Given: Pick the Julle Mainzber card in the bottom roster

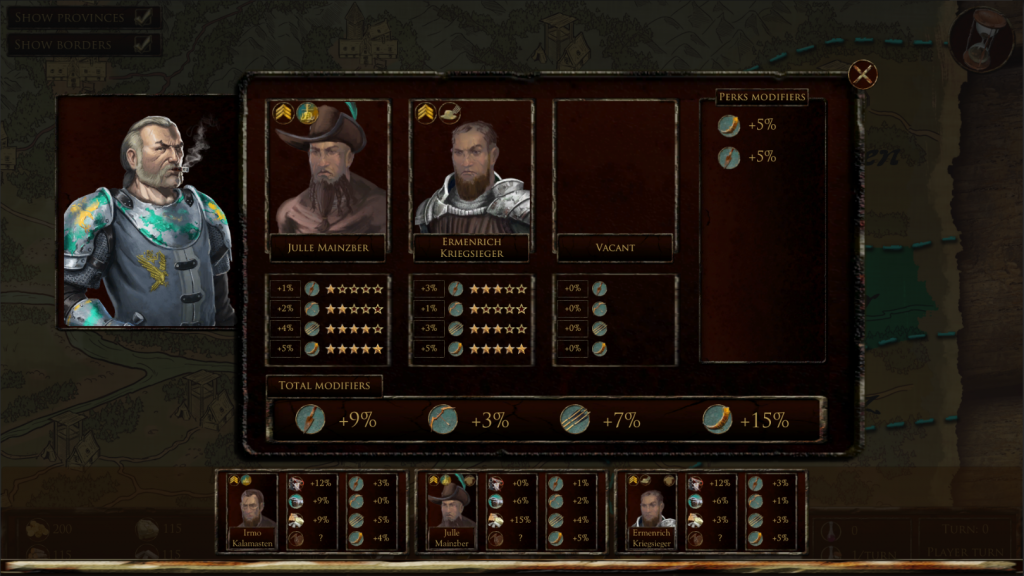Looking at the screenshot, I should click(449, 512).
